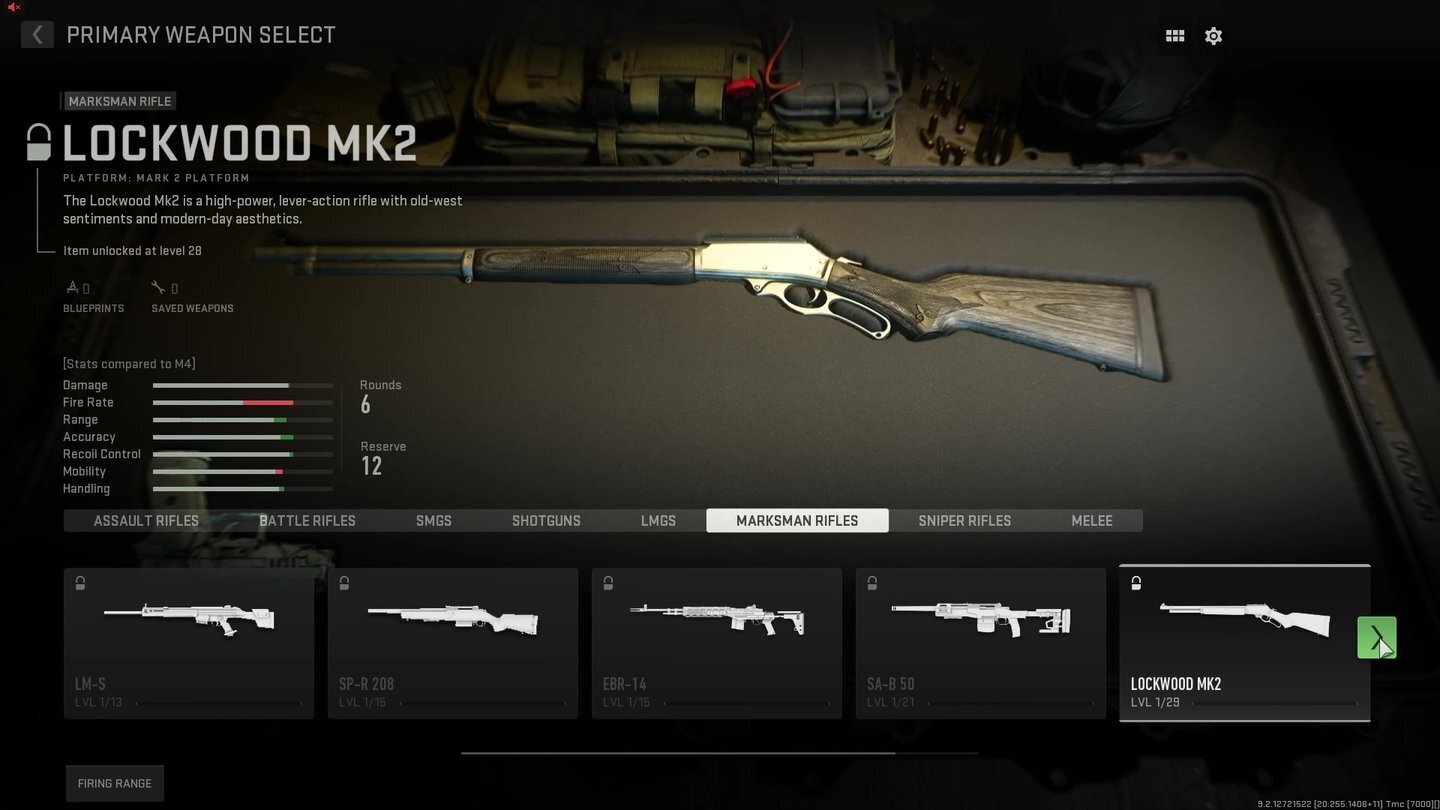The height and width of the screenshot is (810, 1440).
Task: Click the Saved Weapons icon
Action: click(160, 286)
